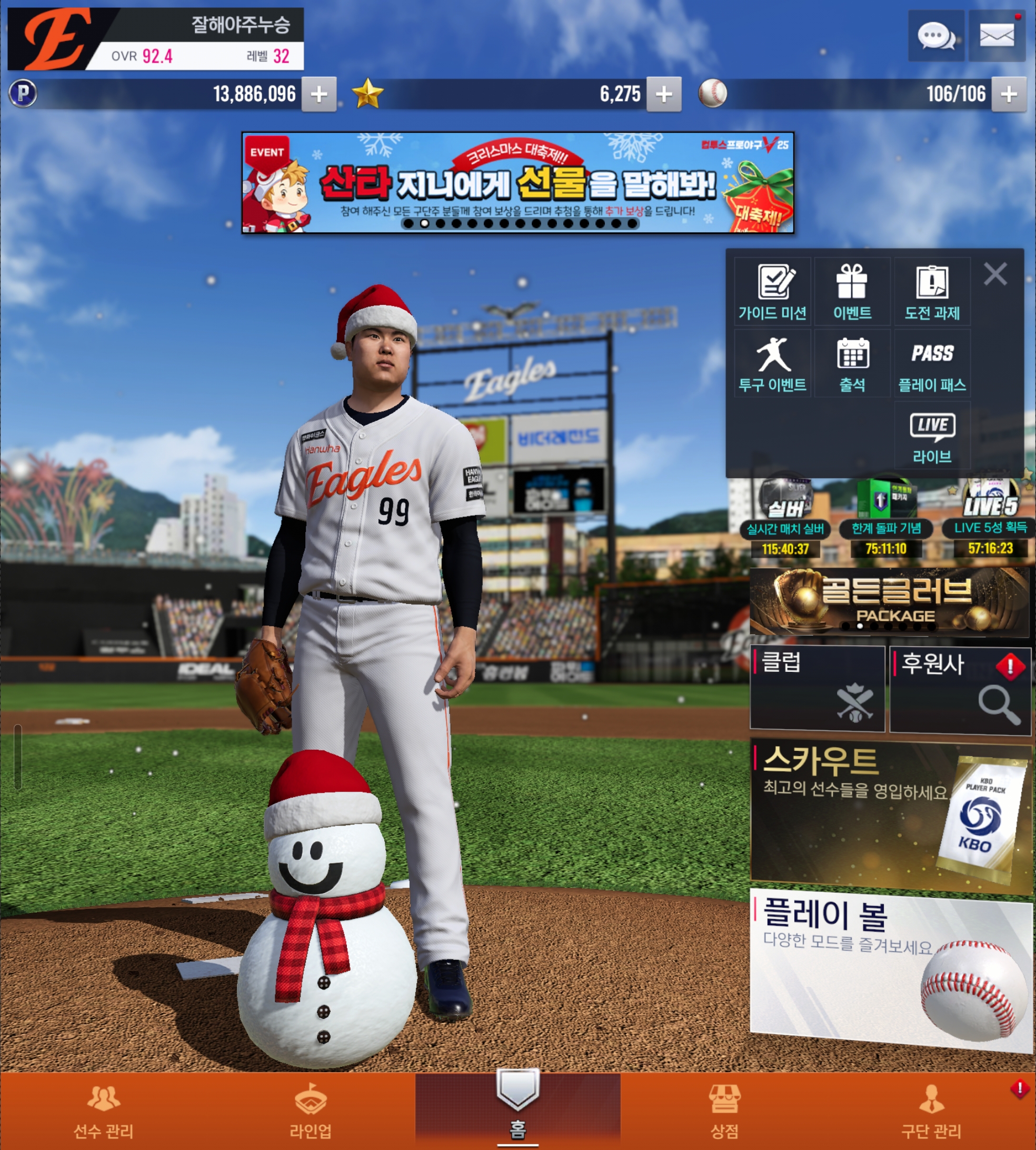Open the 출석 attendance calendar
The image size is (1036, 1150).
pos(852,364)
